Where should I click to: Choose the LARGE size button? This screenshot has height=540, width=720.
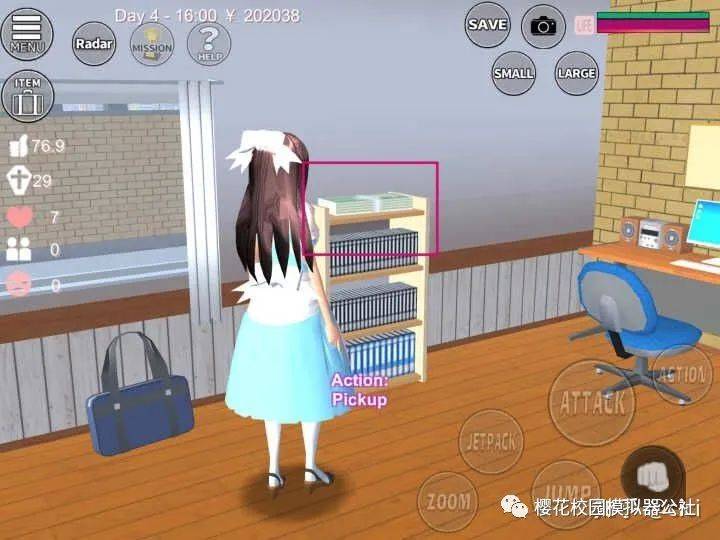click(576, 73)
